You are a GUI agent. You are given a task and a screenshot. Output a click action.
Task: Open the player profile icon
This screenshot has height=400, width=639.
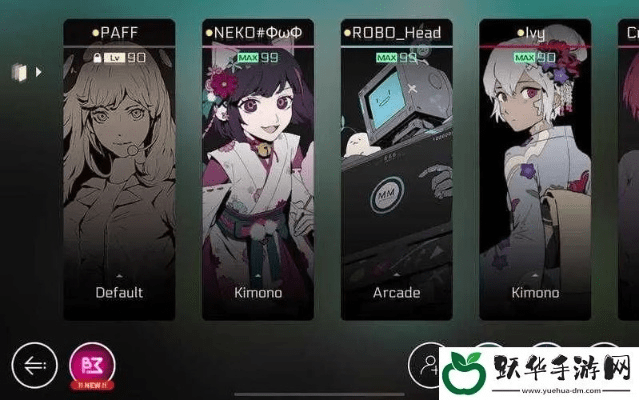[431, 366]
